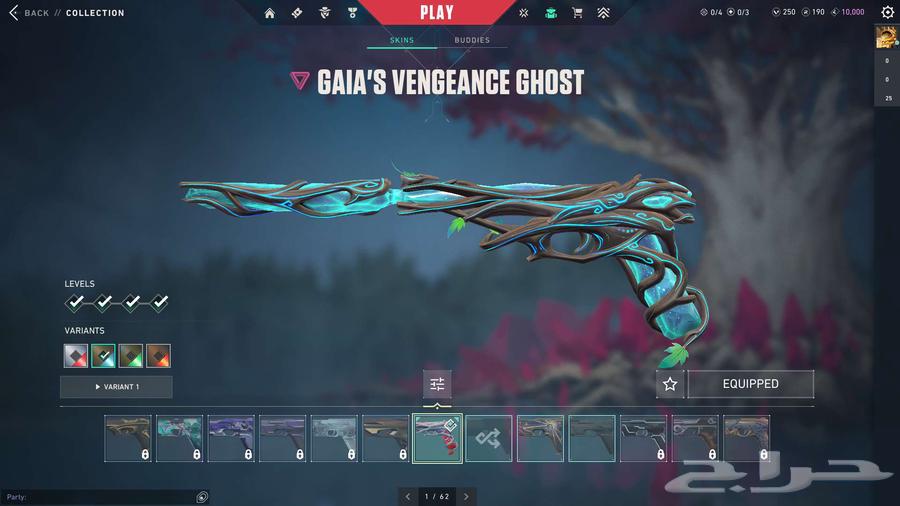Play the Variant 1 preview
The height and width of the screenshot is (506, 900).
tap(116, 386)
